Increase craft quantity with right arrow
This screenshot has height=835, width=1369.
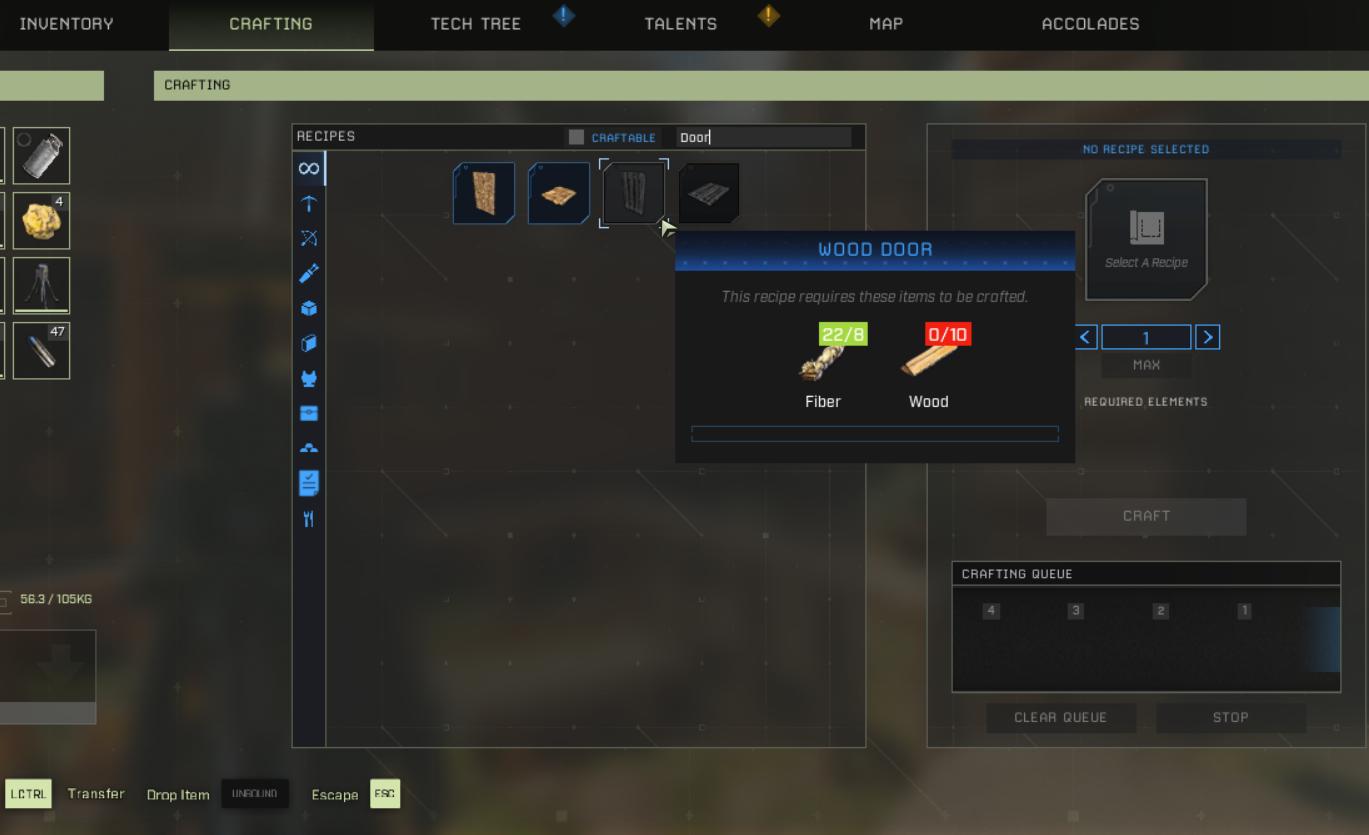point(1208,337)
